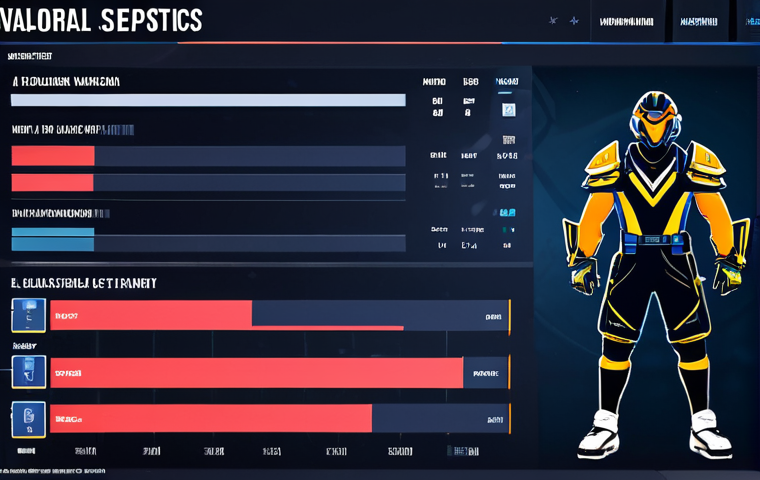760x480 pixels.
Task: Open the white-labelled tab beside the star icons
Action: (627, 21)
